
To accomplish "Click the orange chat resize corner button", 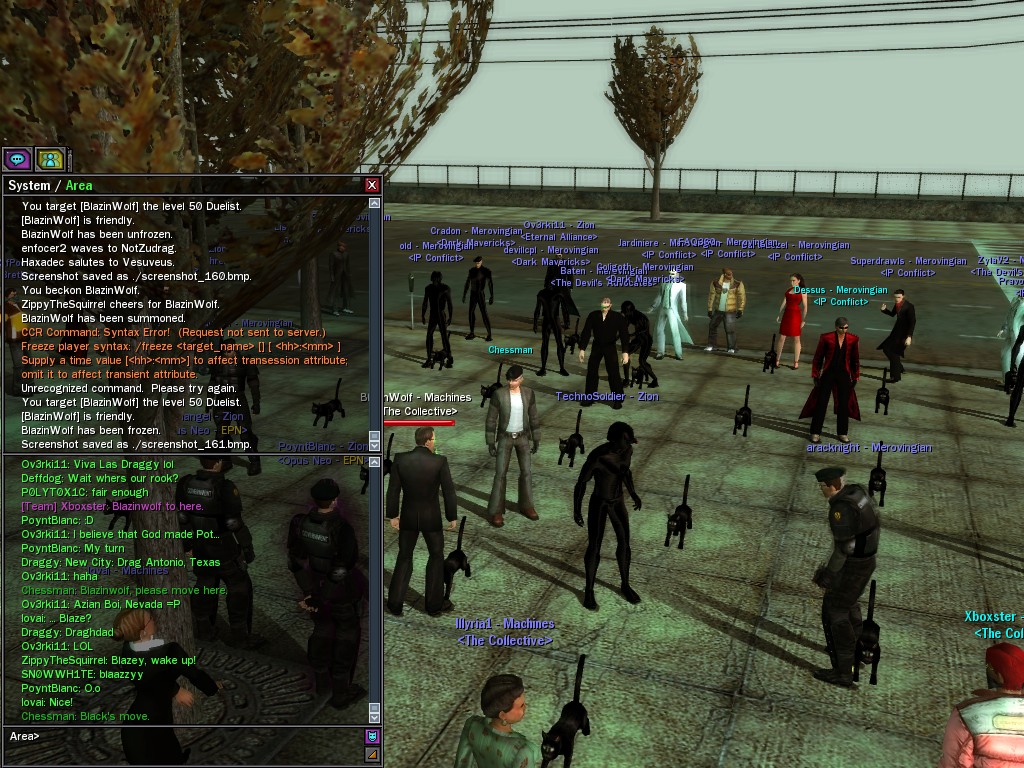I will [x=372, y=755].
